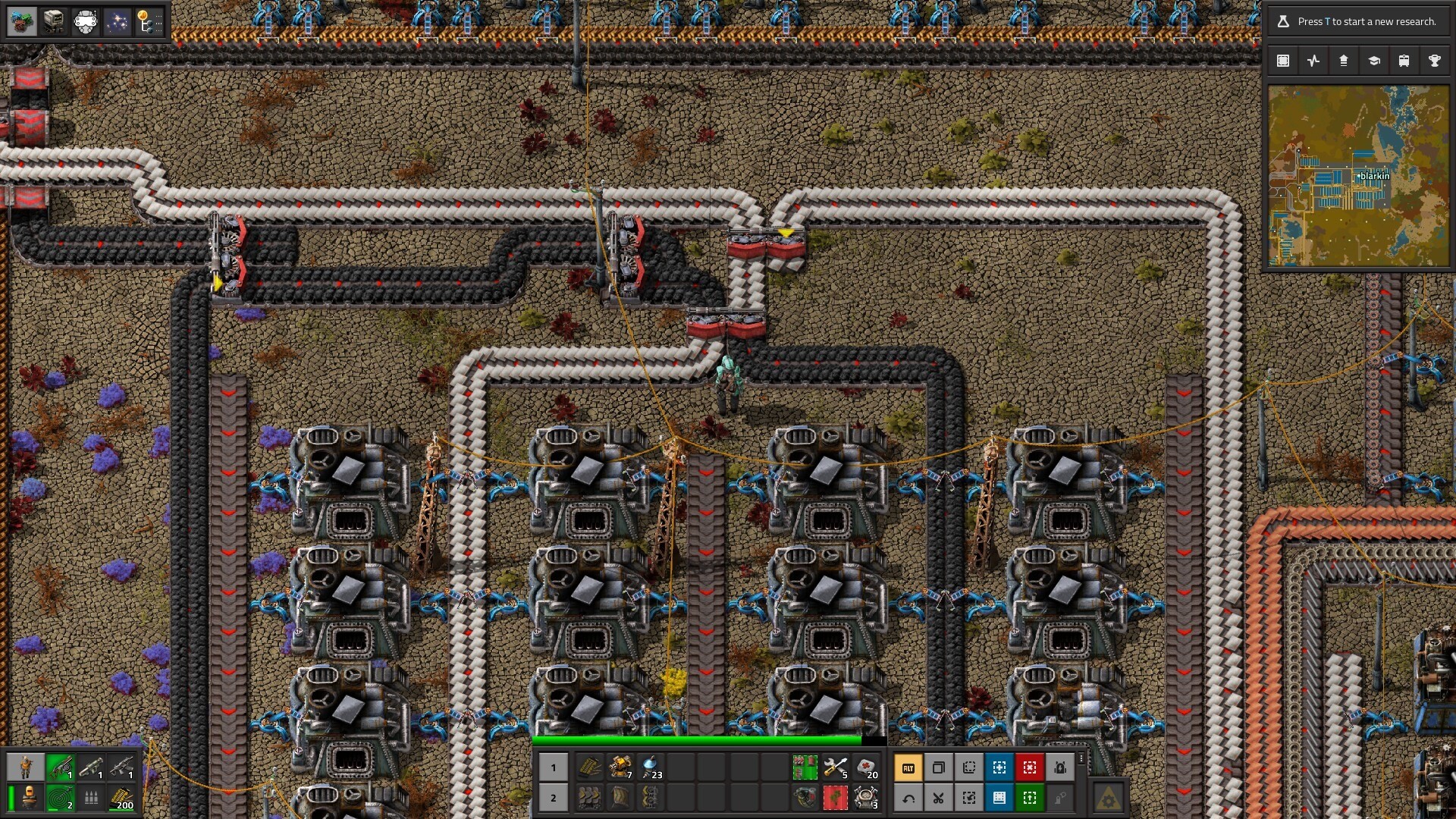
Task: Switch to quickbar row 2
Action: [554, 798]
